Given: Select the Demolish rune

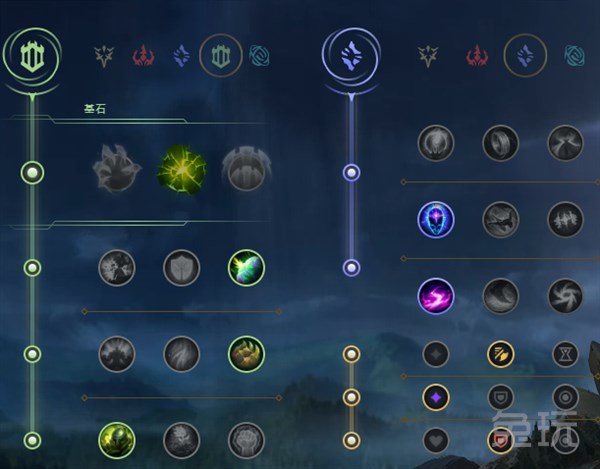Looking at the screenshot, I should pos(117,268).
